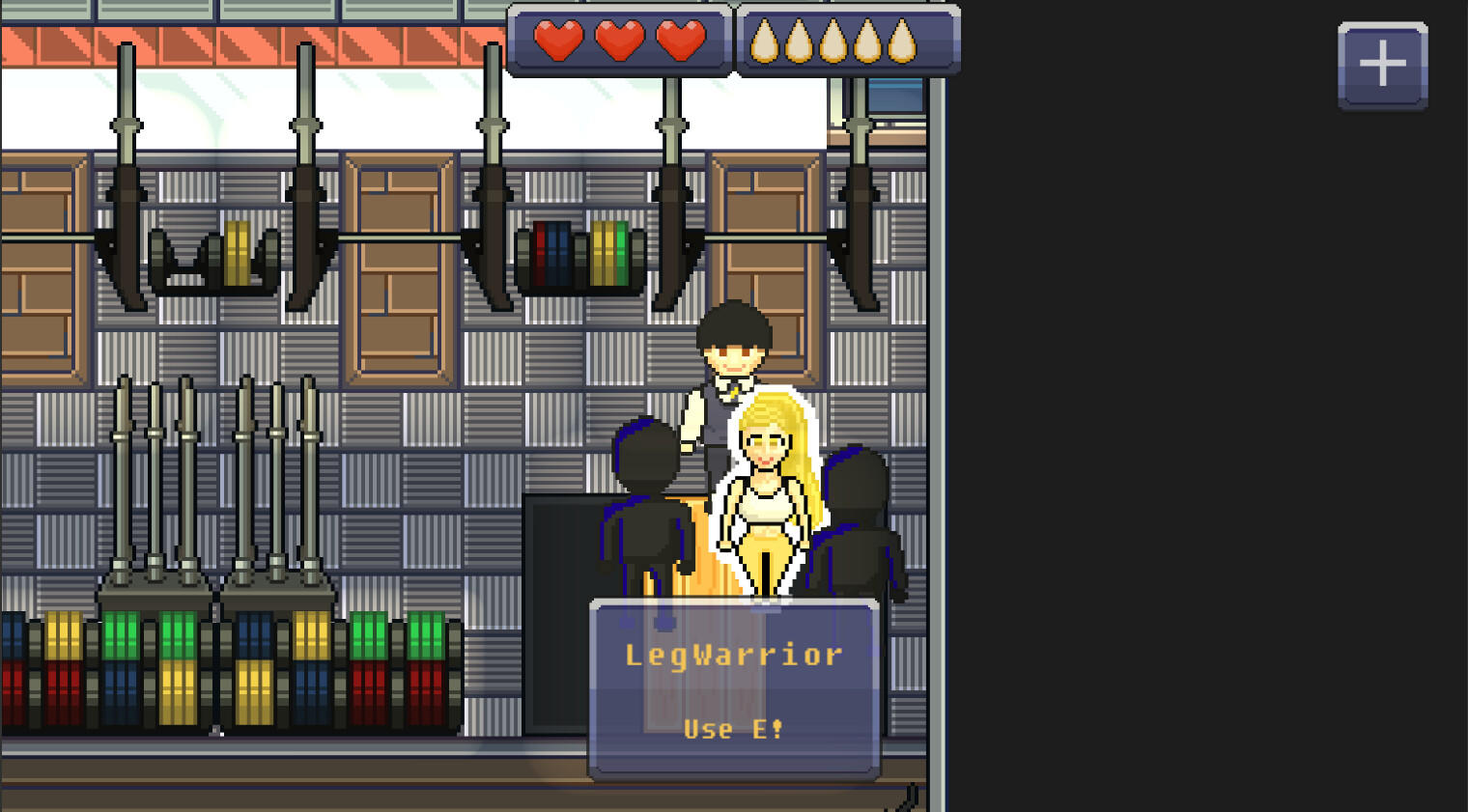
Task: Click the second droplet icon
Action: pos(800,41)
